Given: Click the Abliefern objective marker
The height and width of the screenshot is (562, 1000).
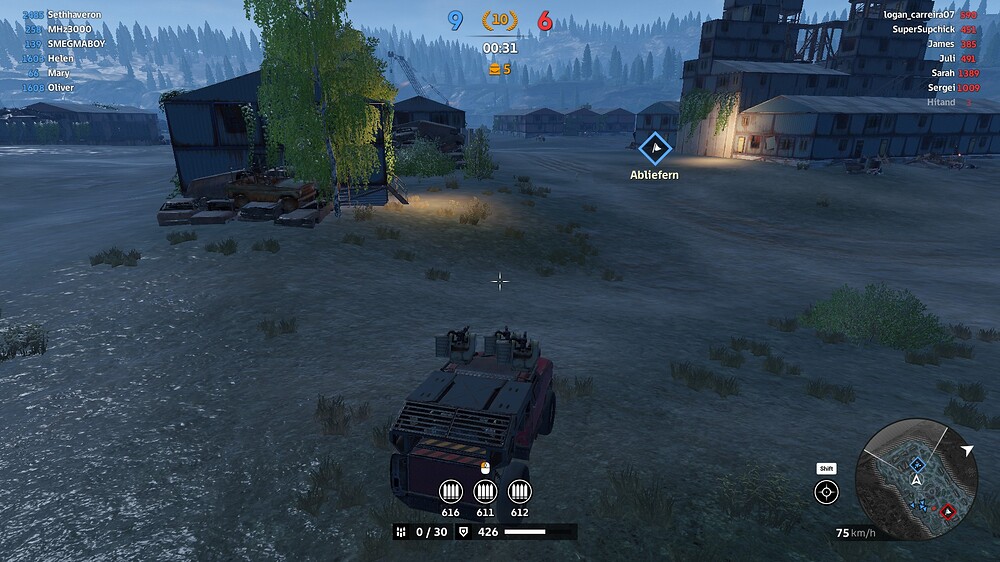Looking at the screenshot, I should [655, 150].
